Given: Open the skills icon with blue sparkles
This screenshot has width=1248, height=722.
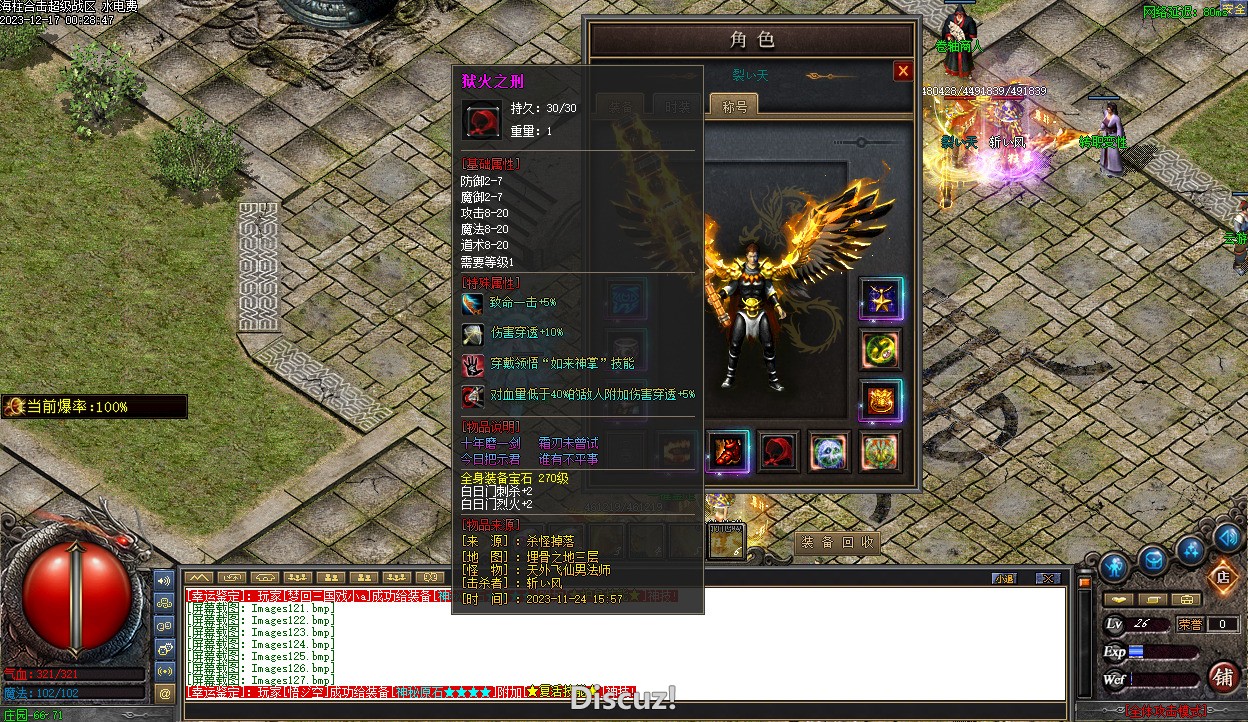Looking at the screenshot, I should click(1190, 549).
